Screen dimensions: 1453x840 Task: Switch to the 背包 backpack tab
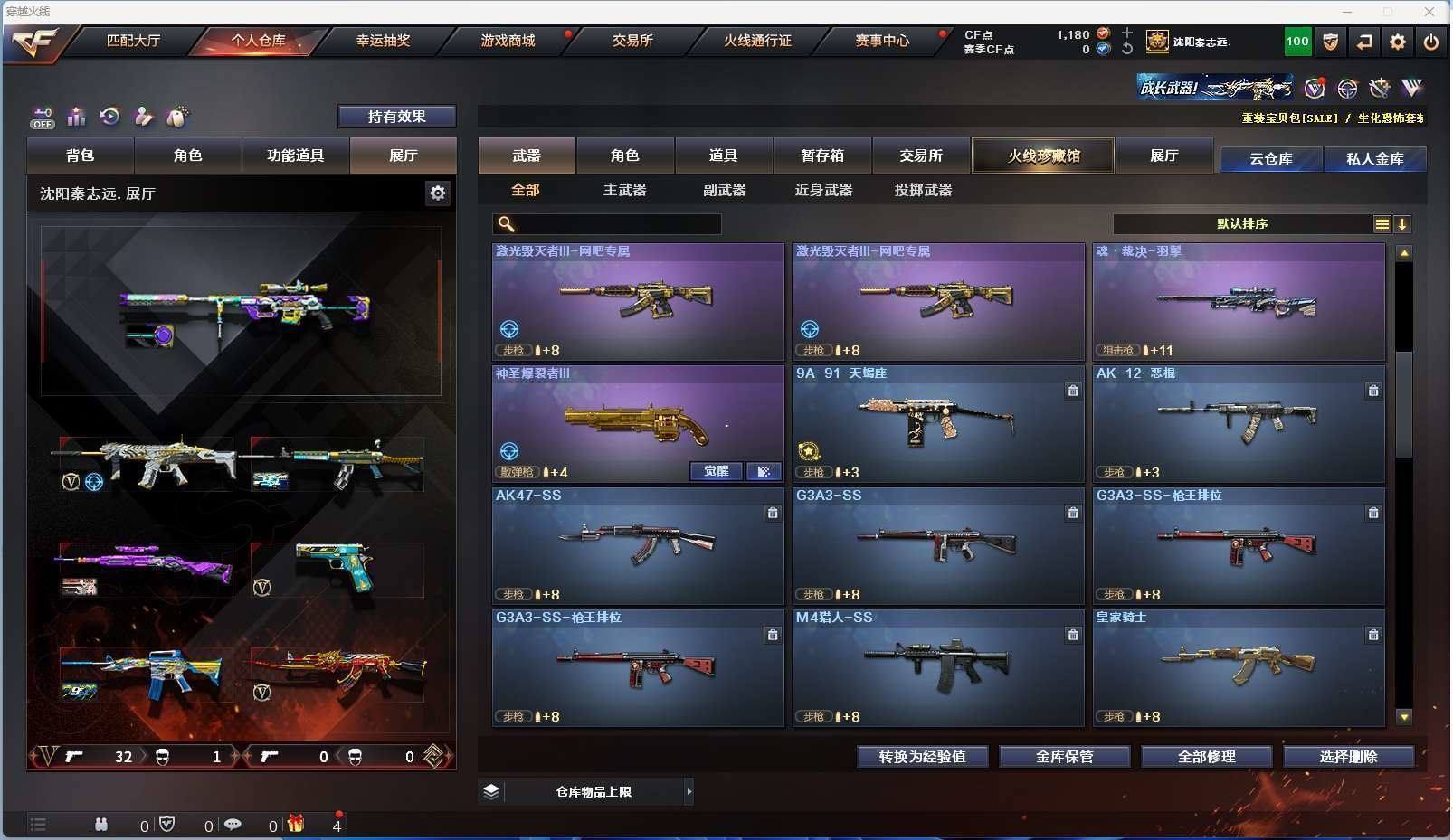click(81, 156)
